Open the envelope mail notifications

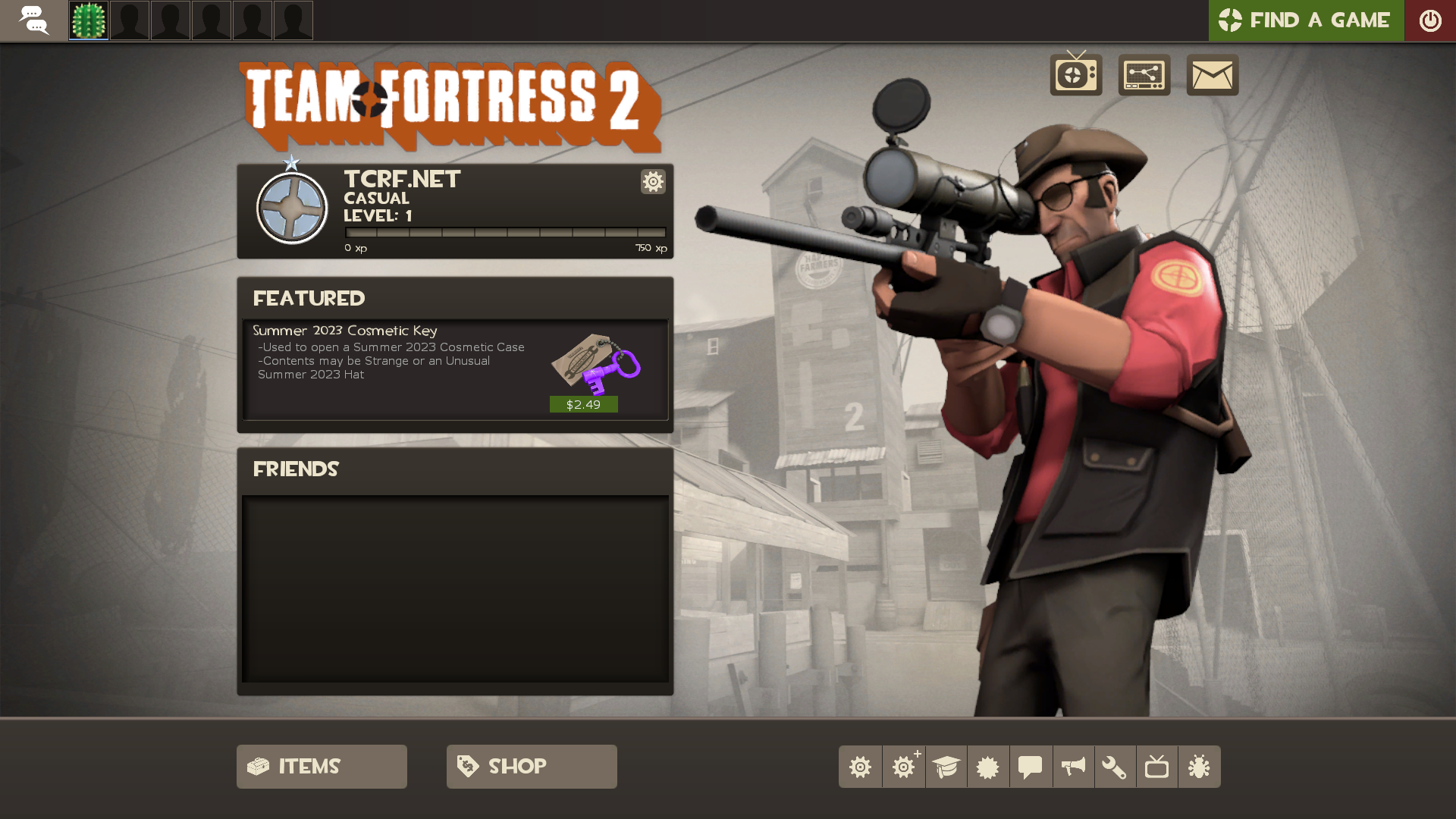click(x=1212, y=74)
